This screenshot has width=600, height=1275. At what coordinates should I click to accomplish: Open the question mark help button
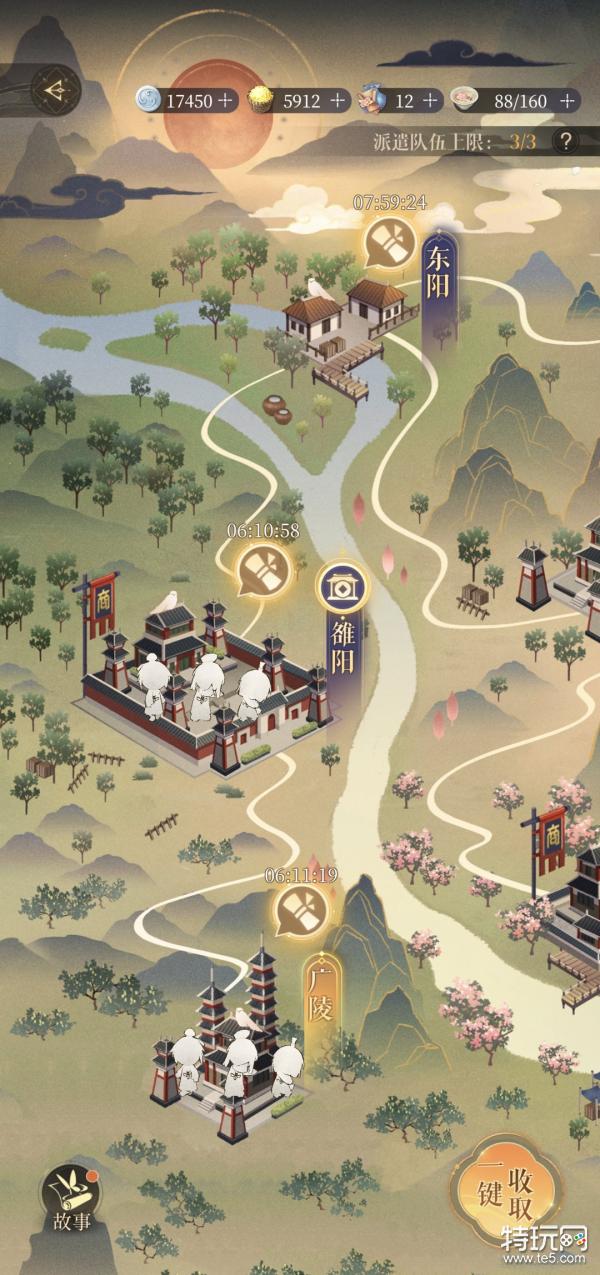[x=566, y=141]
